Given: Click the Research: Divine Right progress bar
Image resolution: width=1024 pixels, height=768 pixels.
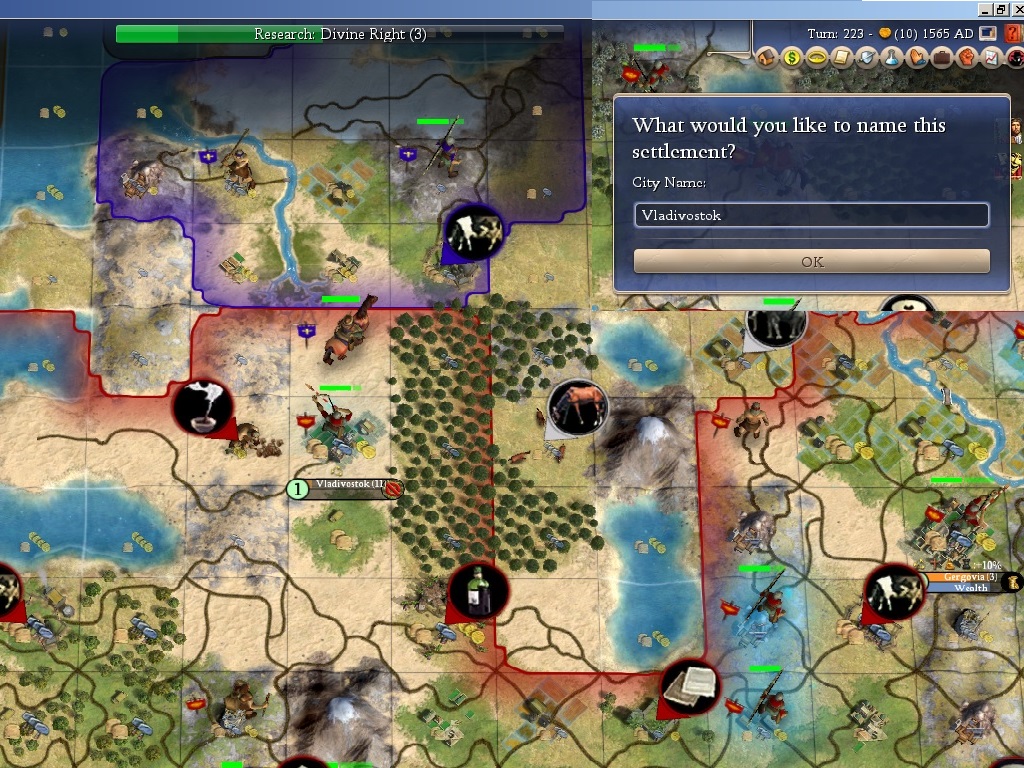Looking at the screenshot, I should click(340, 34).
